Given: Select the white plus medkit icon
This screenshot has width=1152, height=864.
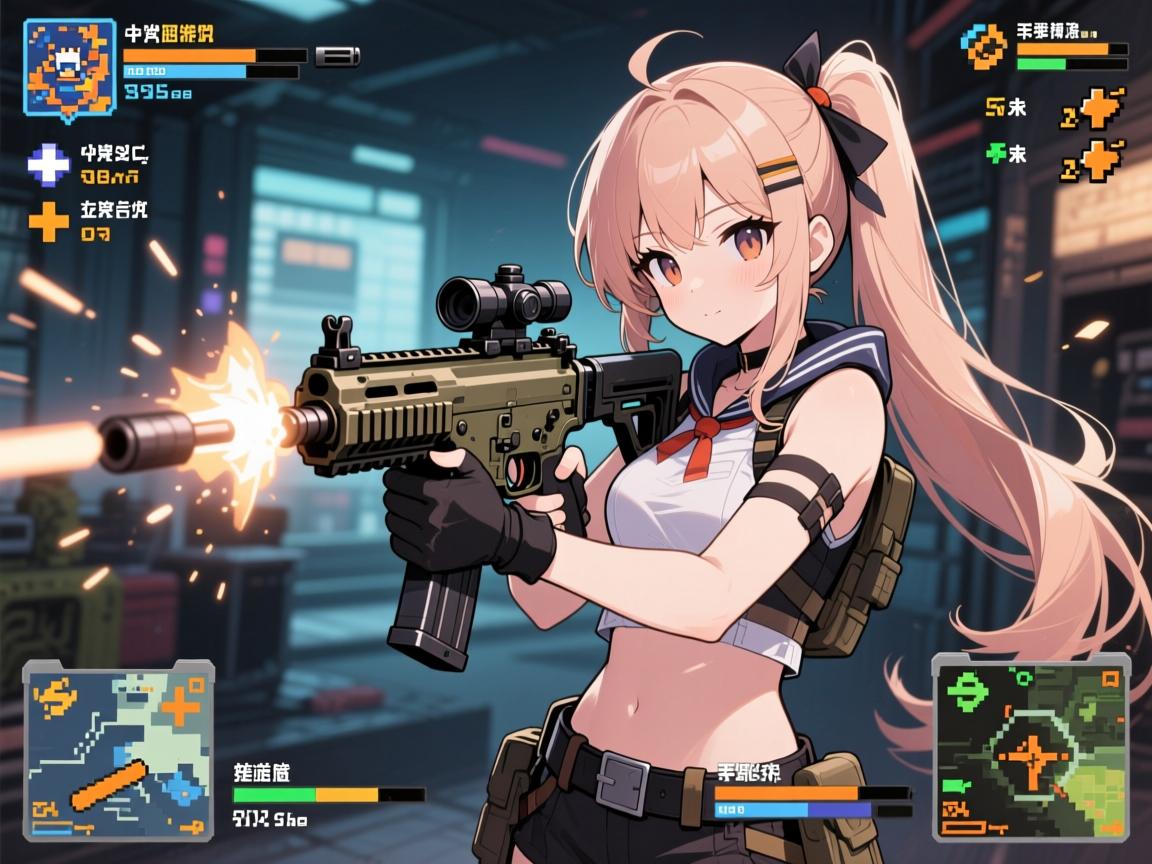Looking at the screenshot, I should (x=48, y=163).
